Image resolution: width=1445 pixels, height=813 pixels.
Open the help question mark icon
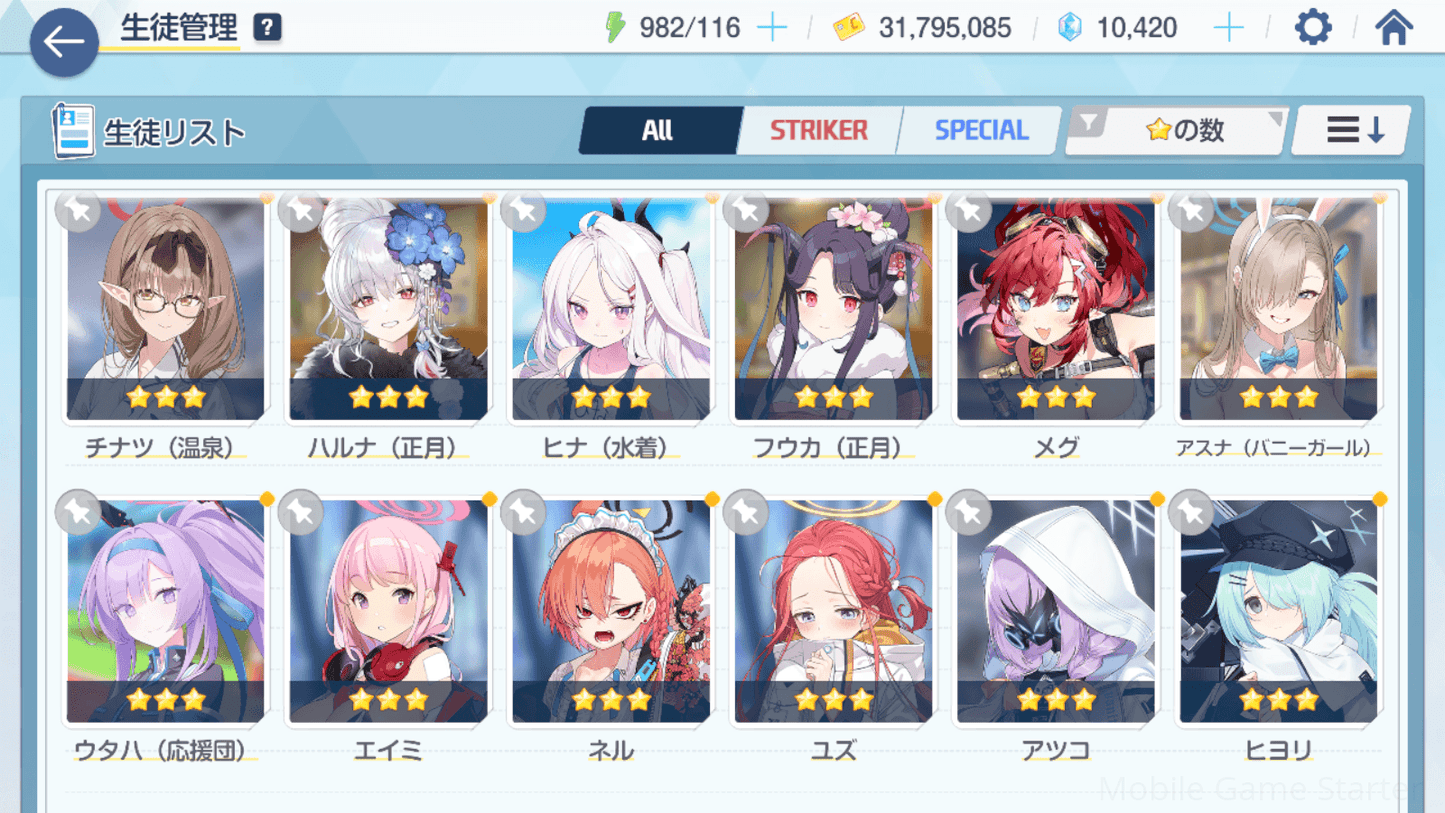(267, 28)
